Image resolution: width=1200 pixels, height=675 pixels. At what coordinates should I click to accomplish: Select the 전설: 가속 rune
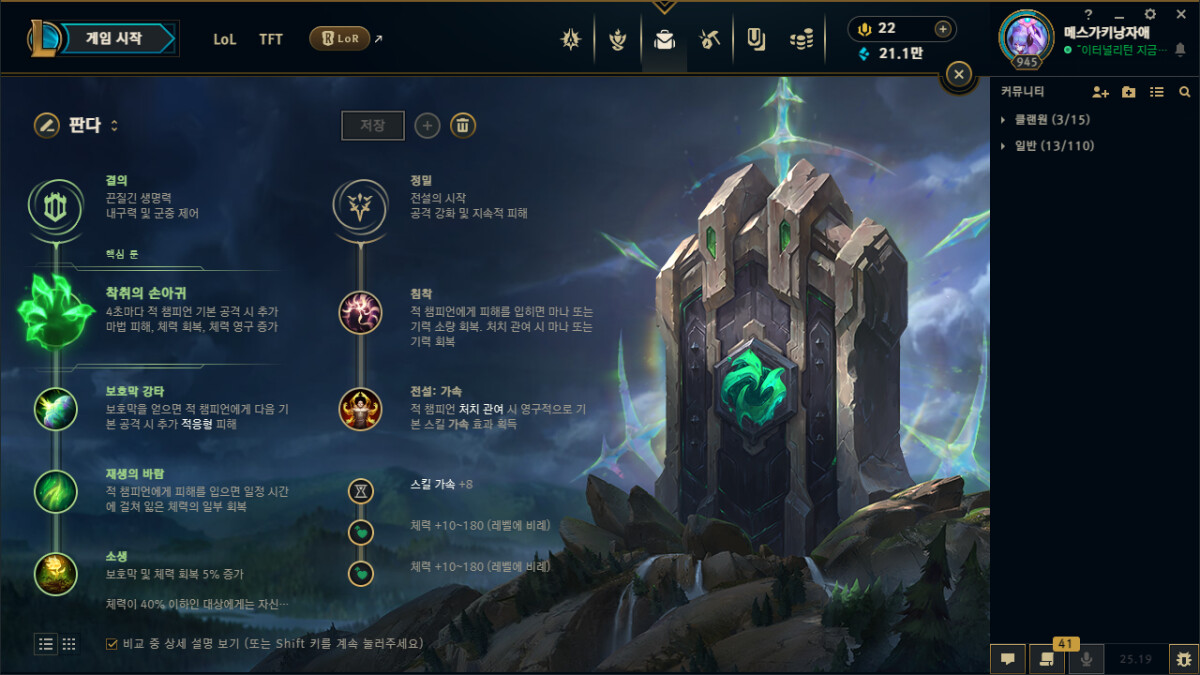point(360,408)
